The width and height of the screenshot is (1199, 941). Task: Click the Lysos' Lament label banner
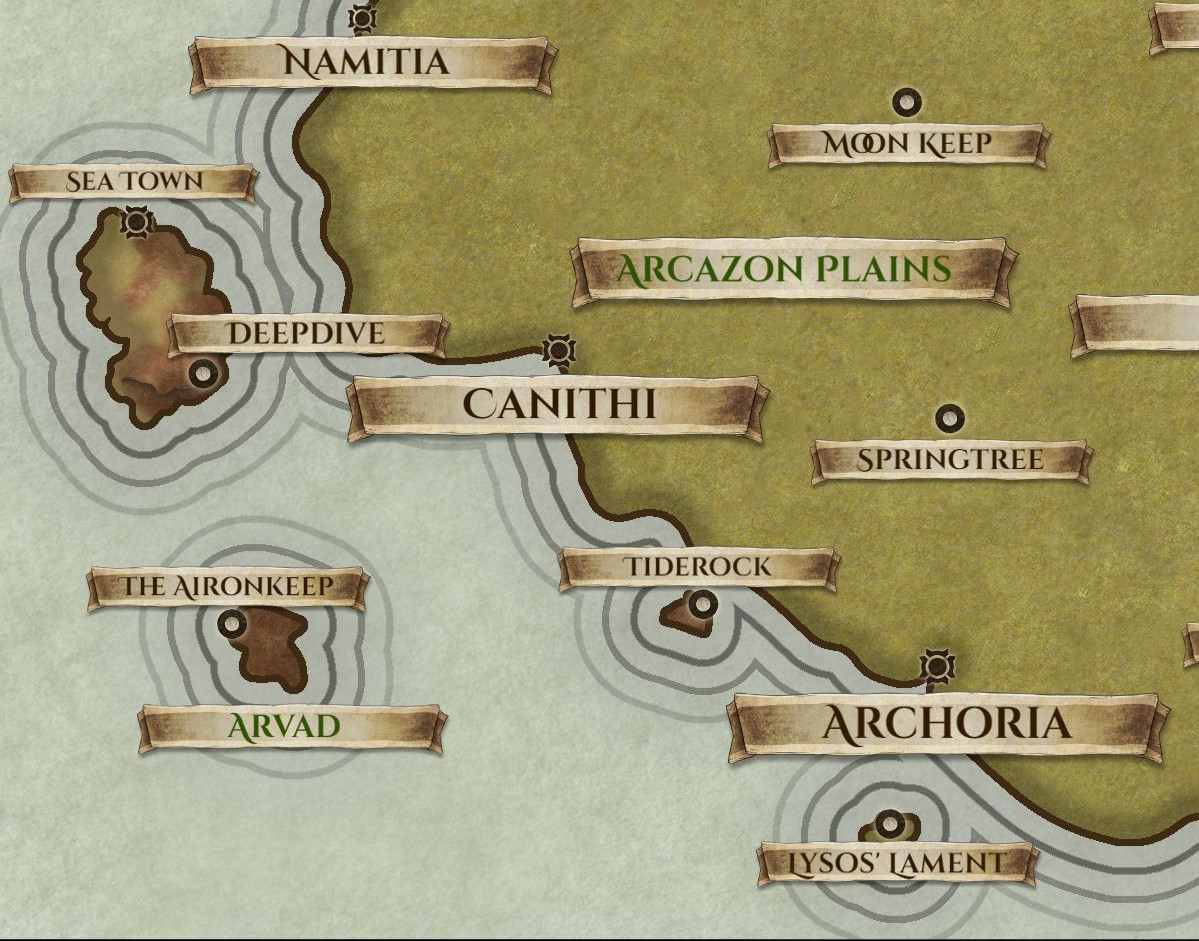[894, 863]
